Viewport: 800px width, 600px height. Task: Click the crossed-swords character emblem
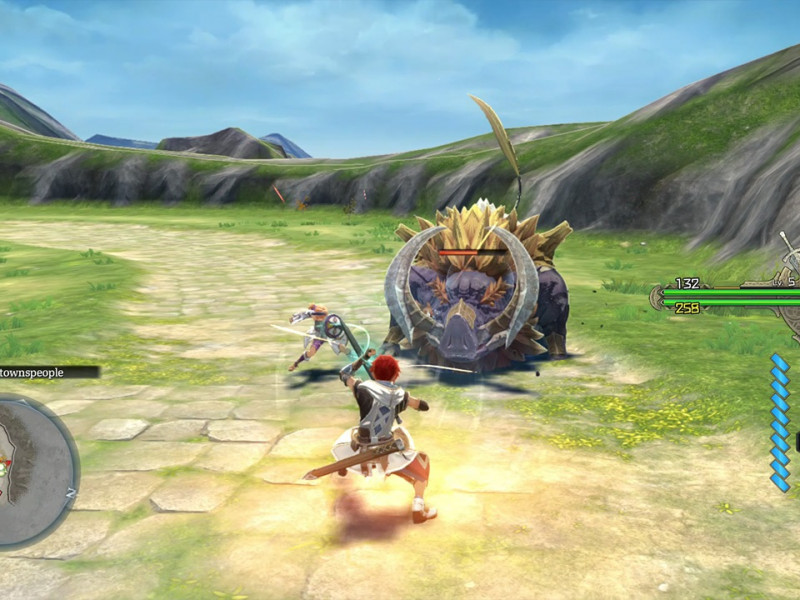coord(789,260)
